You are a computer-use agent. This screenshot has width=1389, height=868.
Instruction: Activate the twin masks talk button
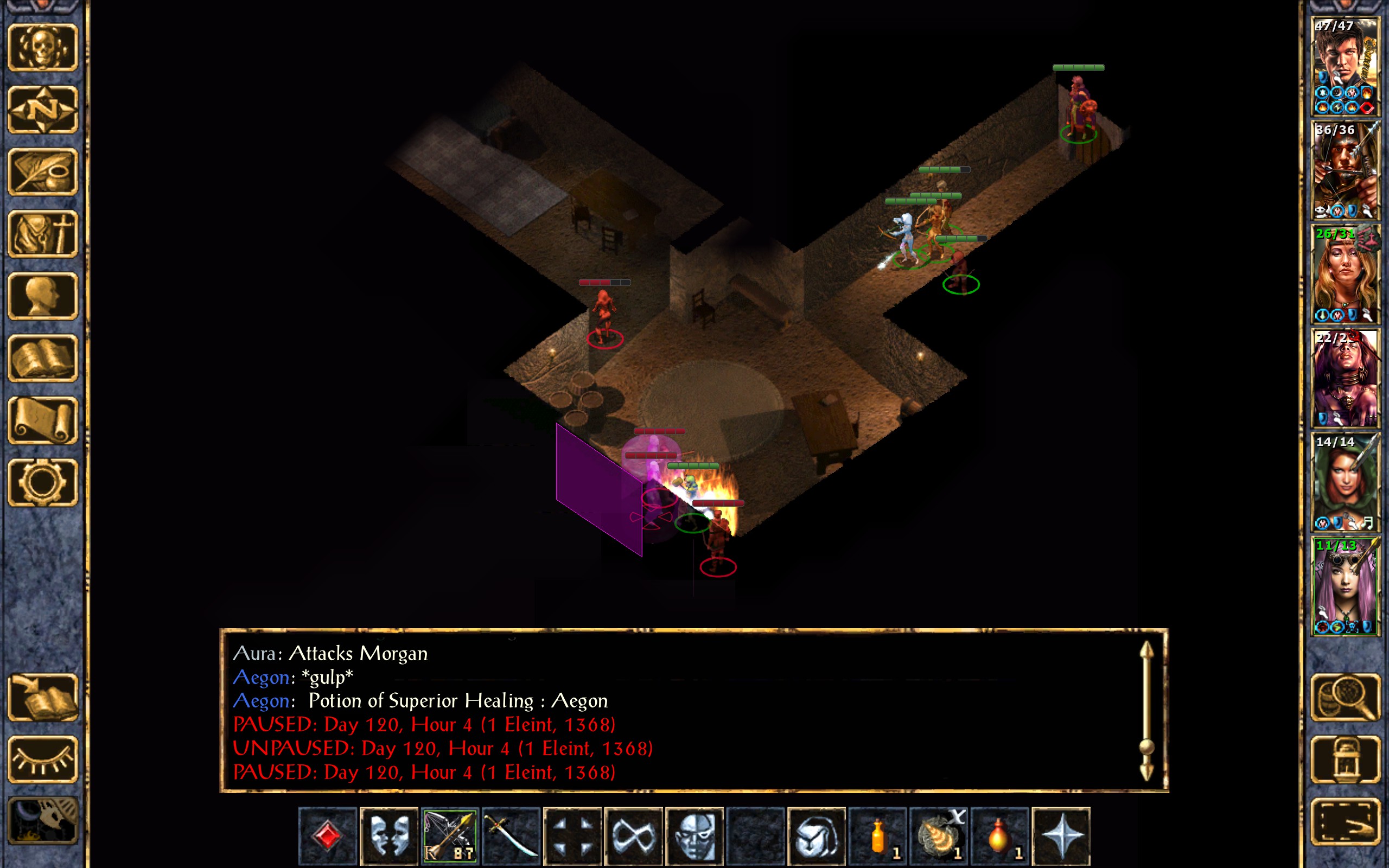pyautogui.click(x=388, y=836)
